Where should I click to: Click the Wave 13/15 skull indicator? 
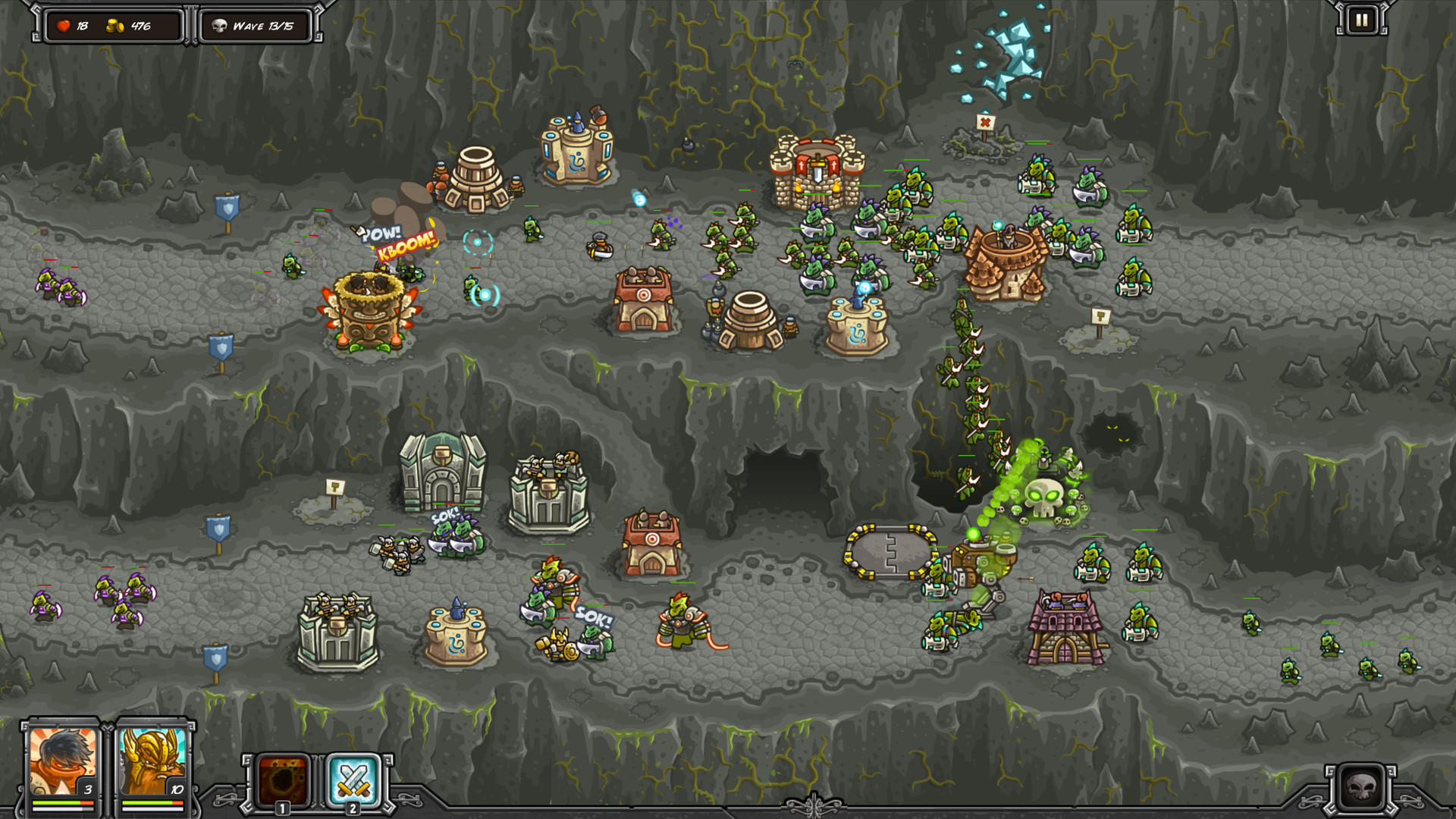pos(254,25)
